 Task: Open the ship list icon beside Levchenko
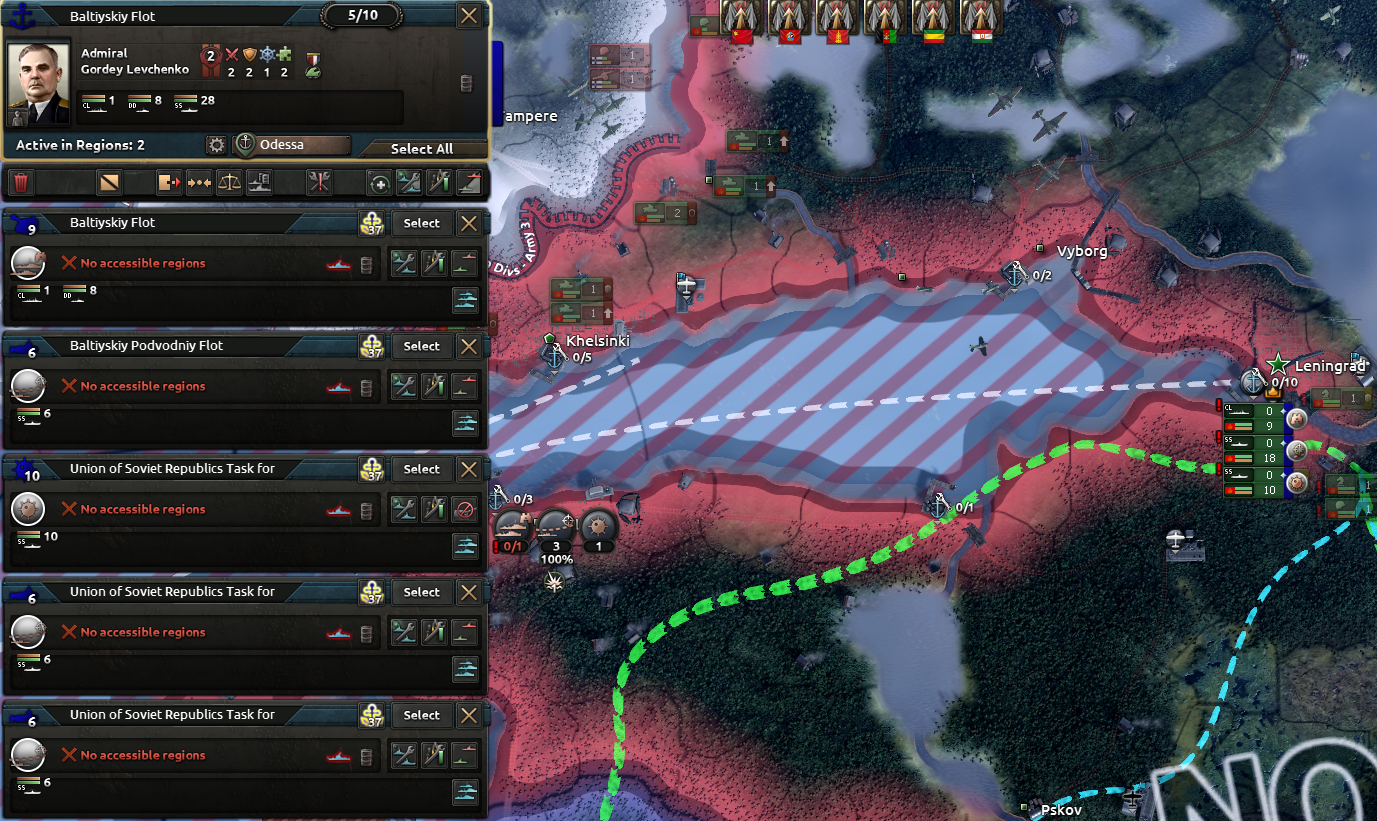pyautogui.click(x=466, y=82)
